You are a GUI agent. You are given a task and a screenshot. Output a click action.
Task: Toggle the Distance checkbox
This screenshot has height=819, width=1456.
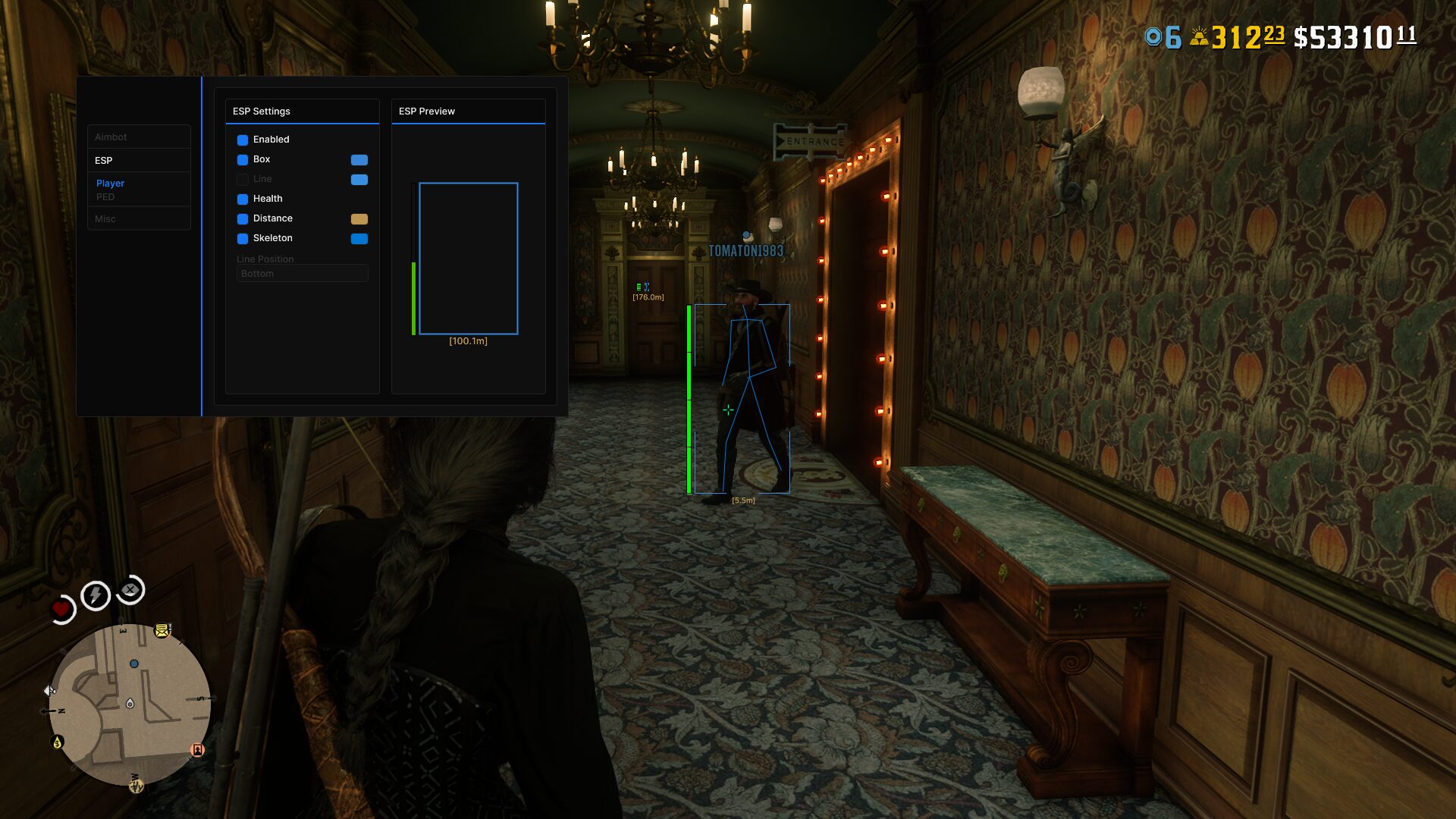[243, 219]
